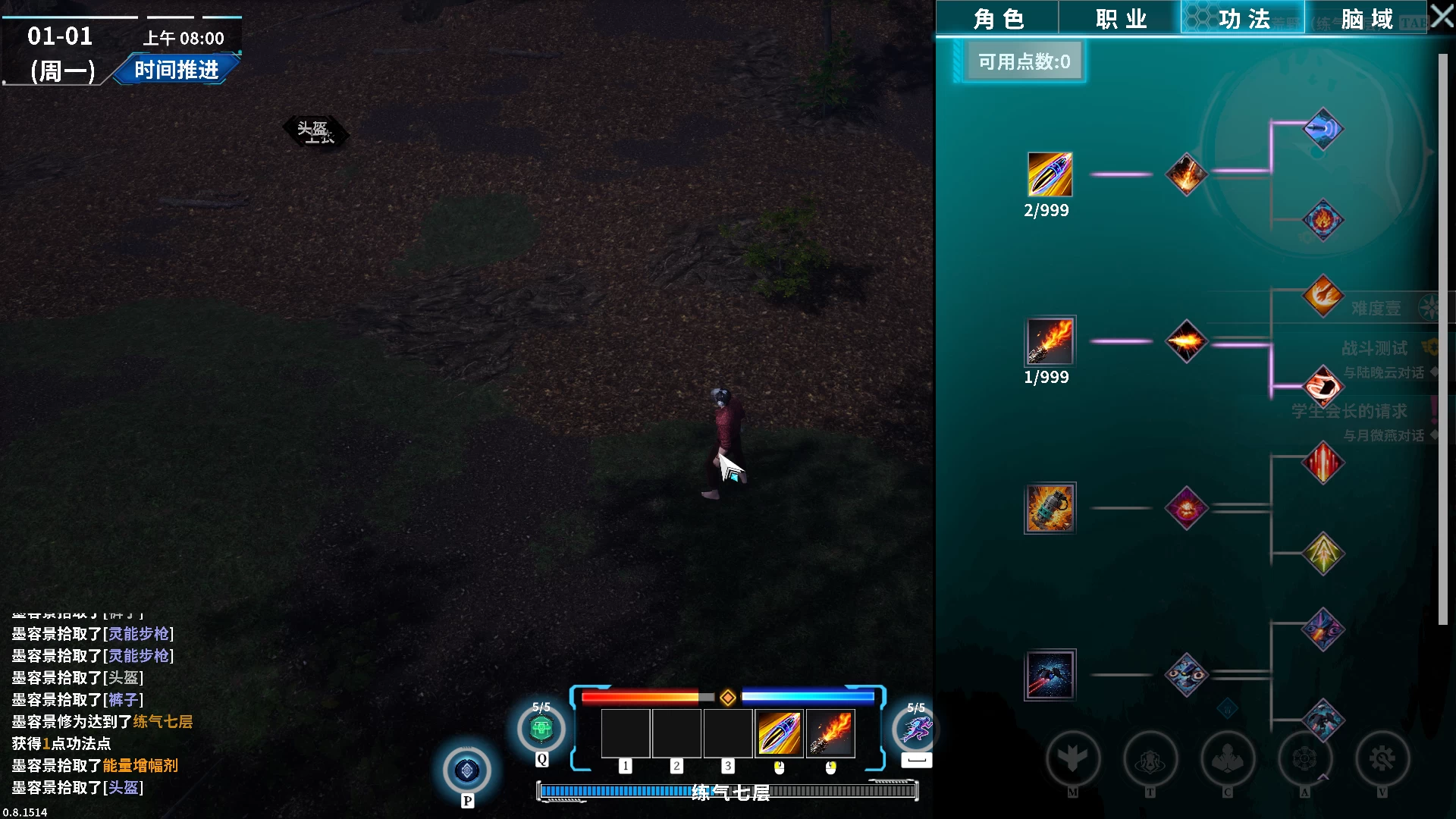Select the flame gun skill at 1/999
Image resolution: width=1456 pixels, height=819 pixels.
[x=1050, y=341]
